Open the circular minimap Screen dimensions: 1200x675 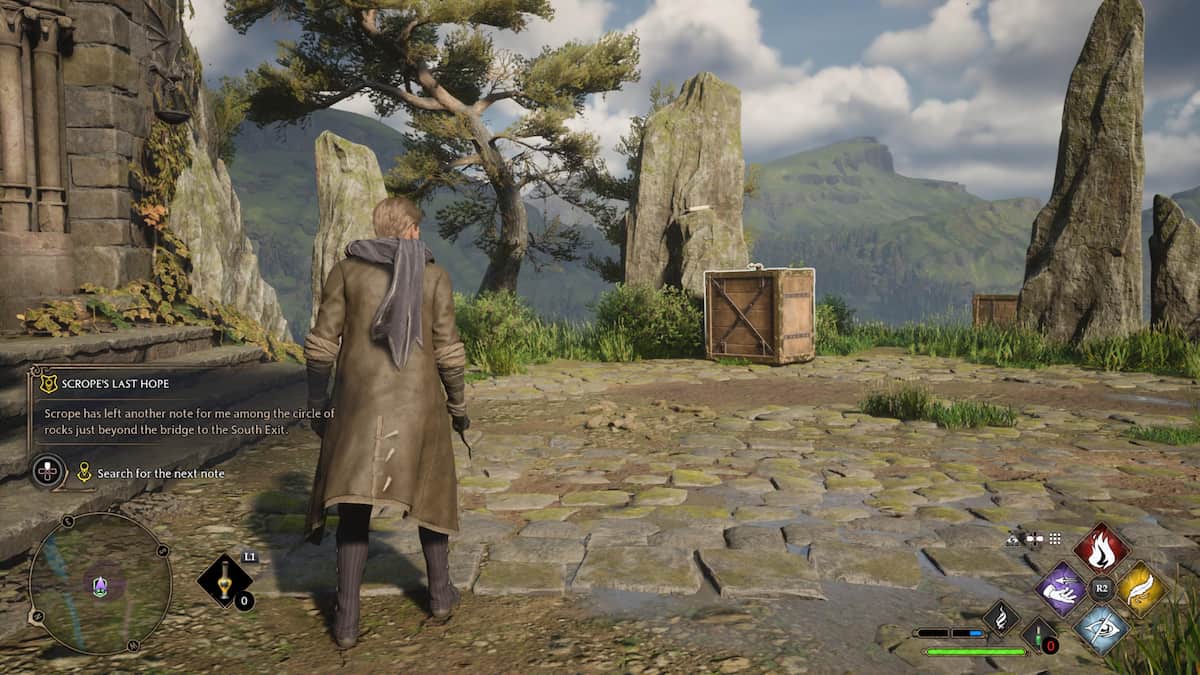(x=100, y=584)
